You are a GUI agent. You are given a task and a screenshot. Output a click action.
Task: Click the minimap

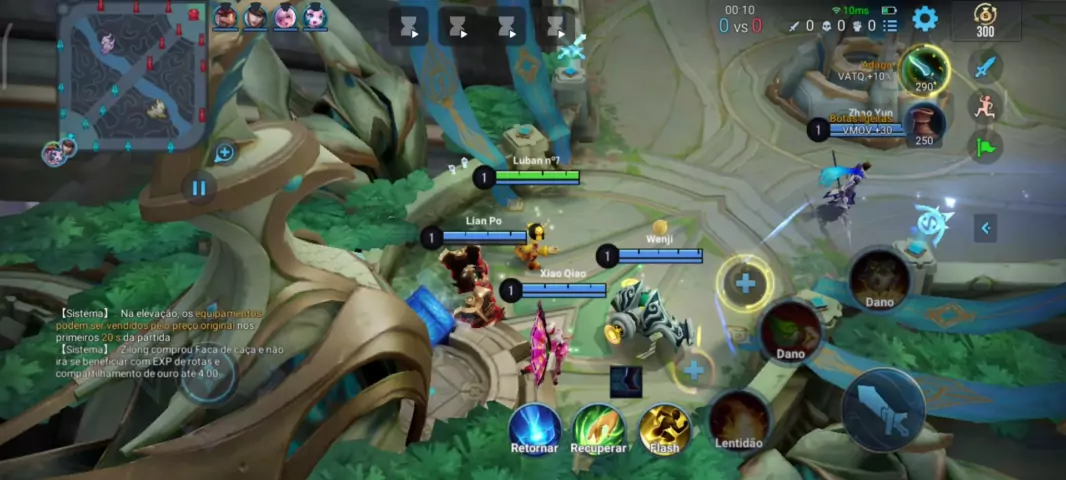pos(132,75)
